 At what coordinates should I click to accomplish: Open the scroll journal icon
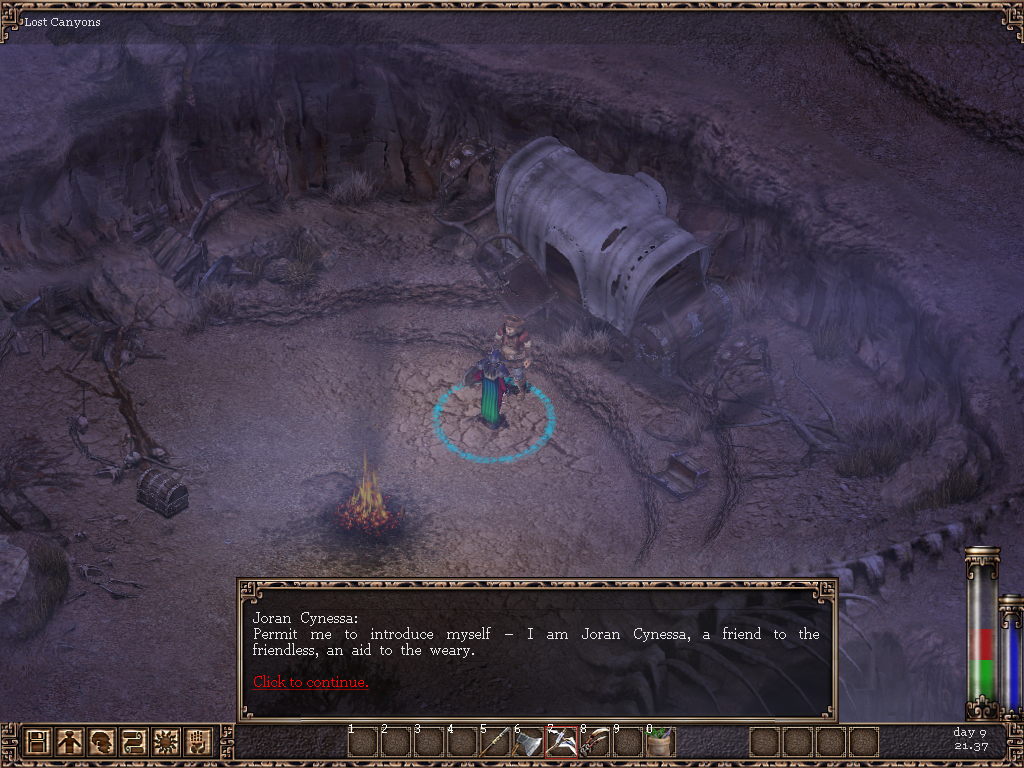point(134,742)
